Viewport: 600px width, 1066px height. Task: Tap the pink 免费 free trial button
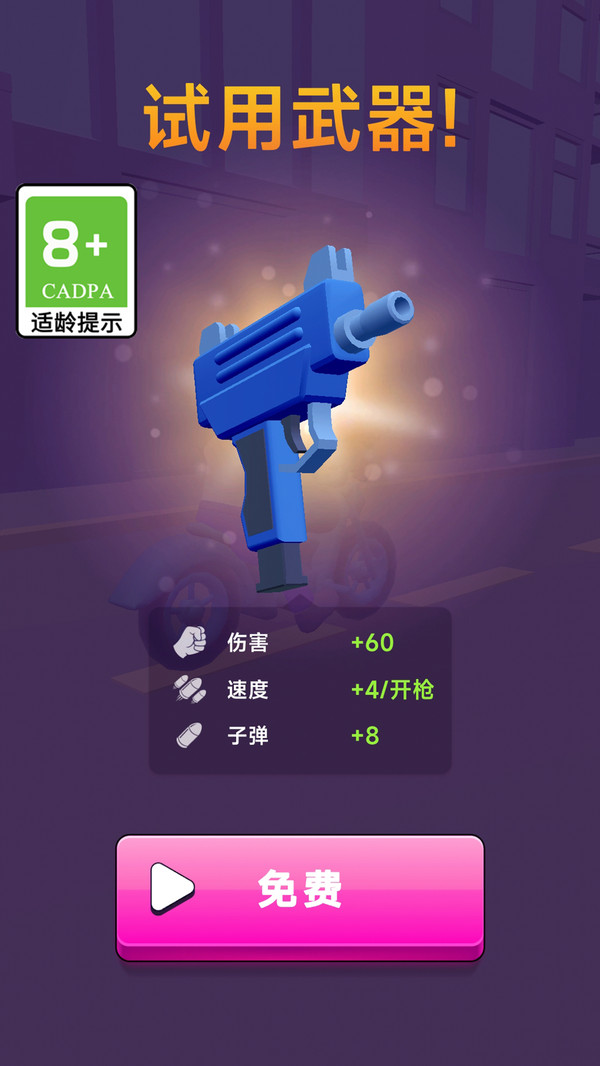coord(300,892)
